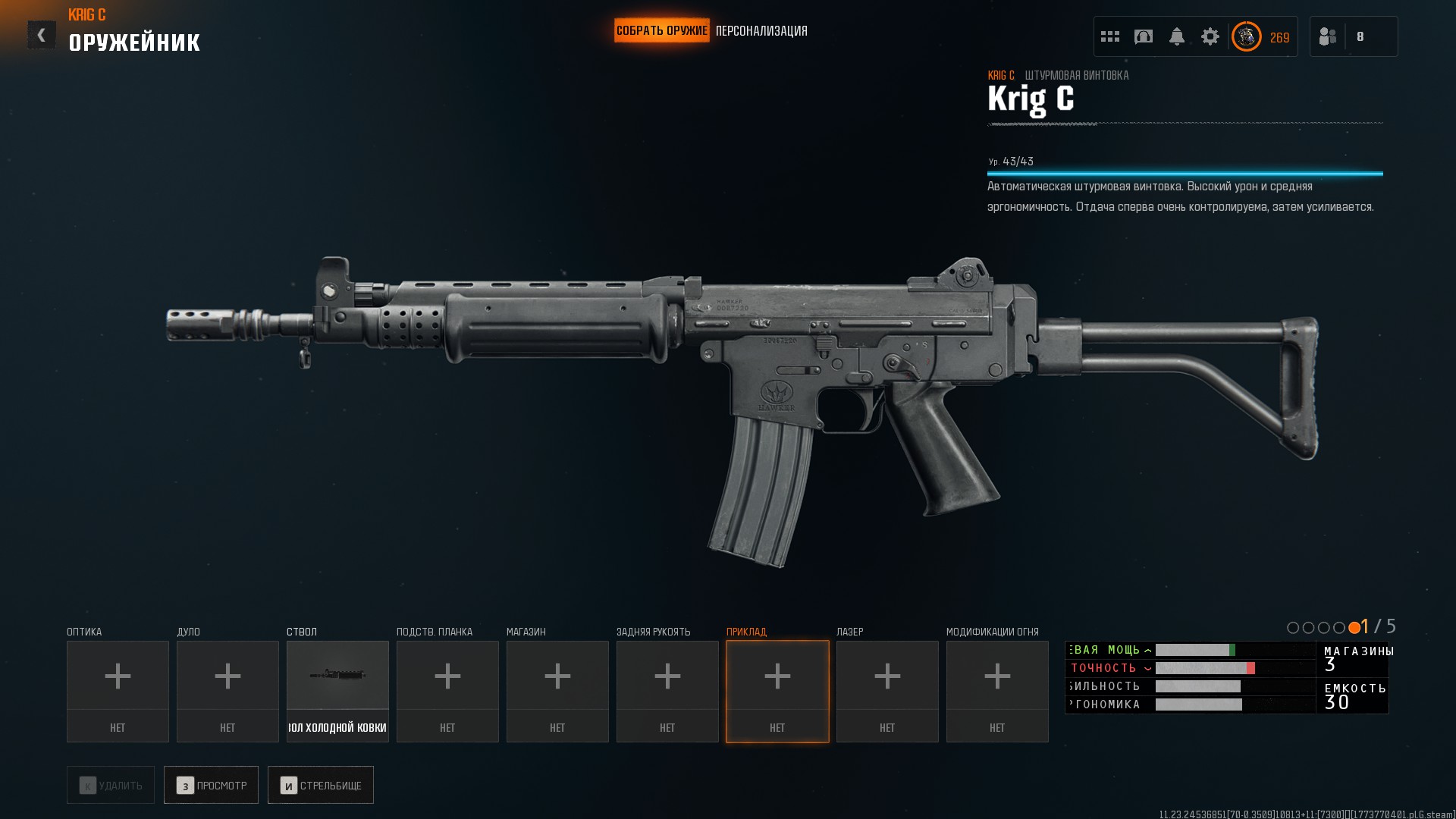Viewport: 1456px width, 819px height.
Task: Open the grid menu icon
Action: pyautogui.click(x=1110, y=36)
